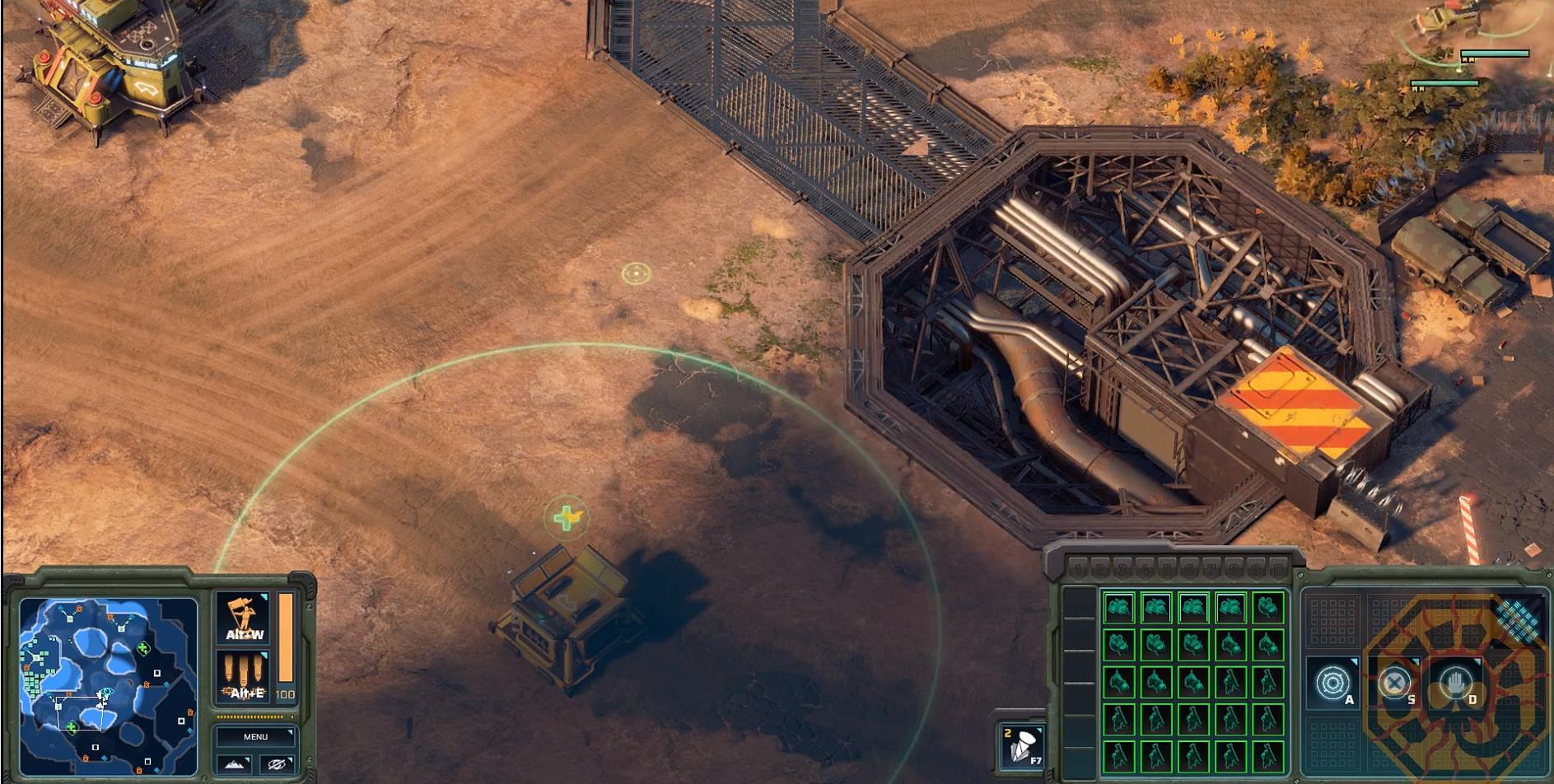Choose the stop command with X icon
1554x784 pixels.
click(1394, 684)
